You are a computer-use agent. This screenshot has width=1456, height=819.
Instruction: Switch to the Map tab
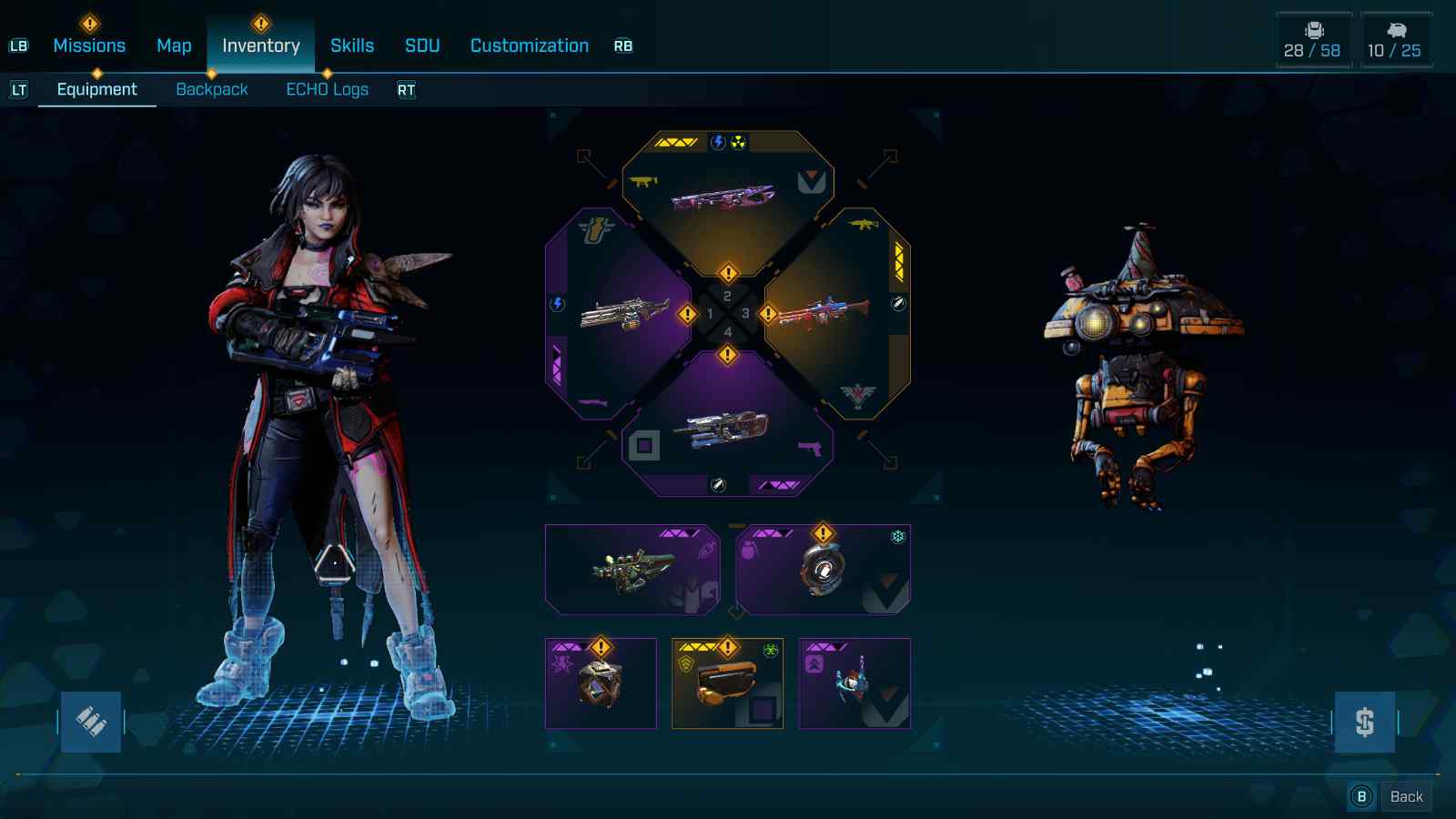(x=174, y=45)
